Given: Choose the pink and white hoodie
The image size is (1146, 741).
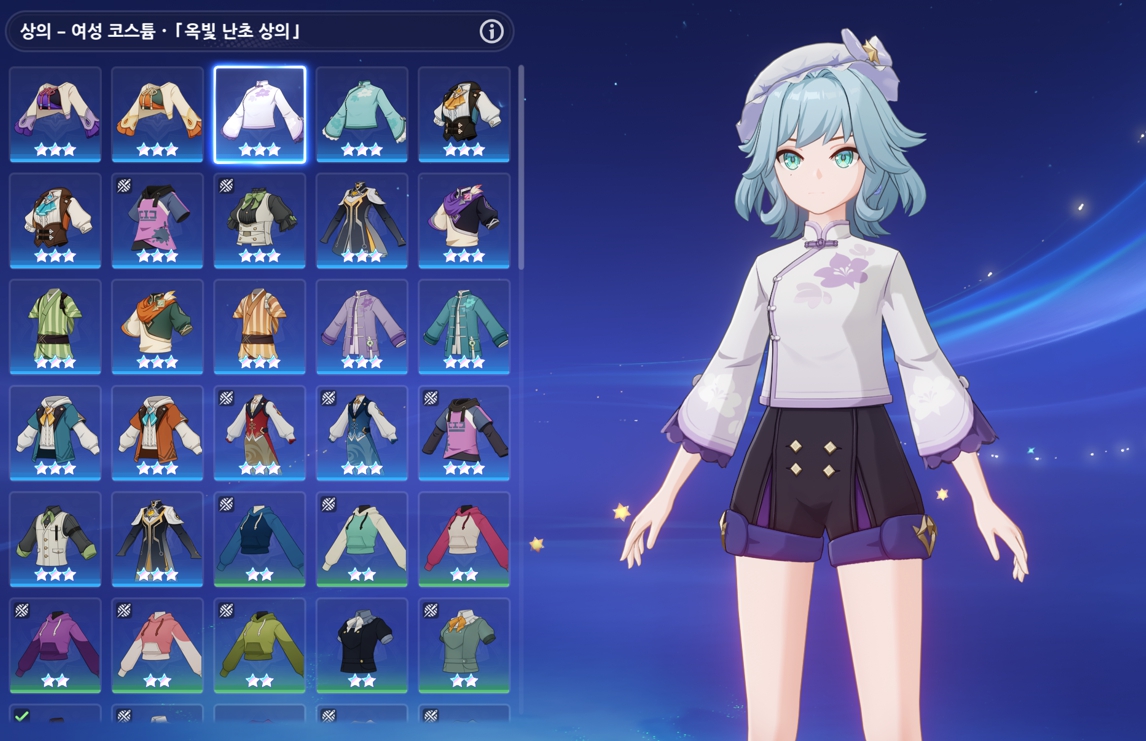Looking at the screenshot, I should (157, 645).
